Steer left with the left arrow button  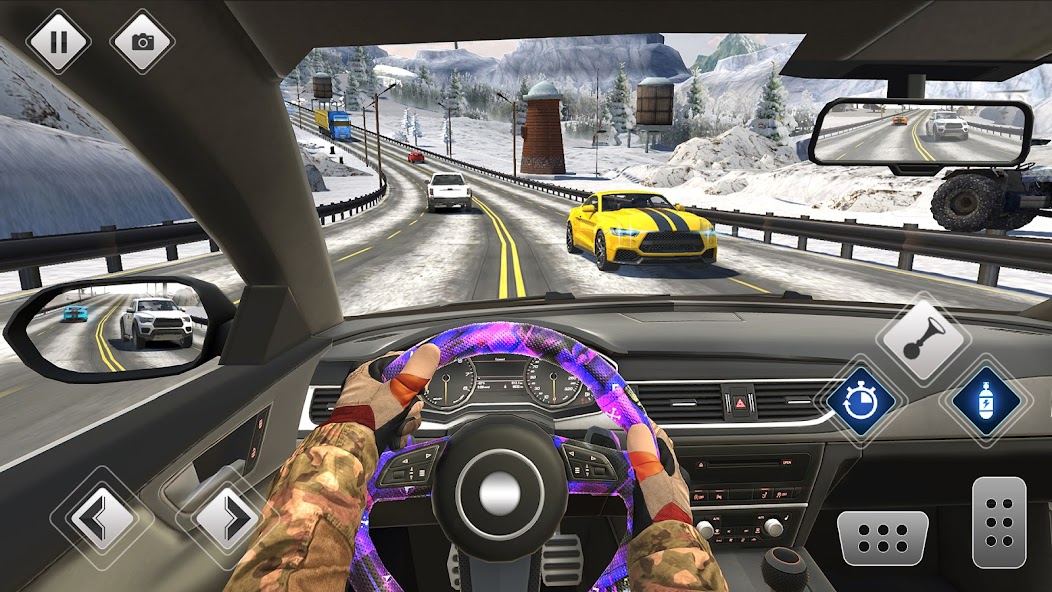click(x=101, y=517)
